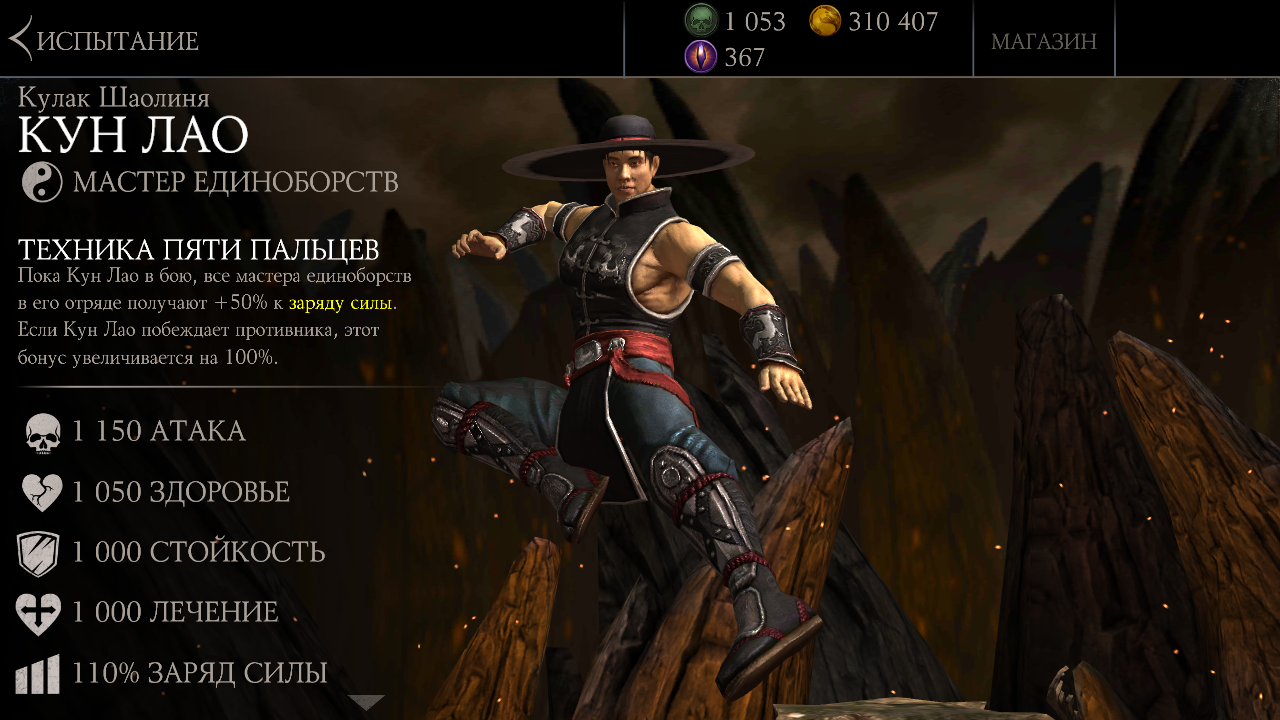This screenshot has height=720, width=1280.
Task: Tap the highlighted заряду силы link
Action: 341,302
